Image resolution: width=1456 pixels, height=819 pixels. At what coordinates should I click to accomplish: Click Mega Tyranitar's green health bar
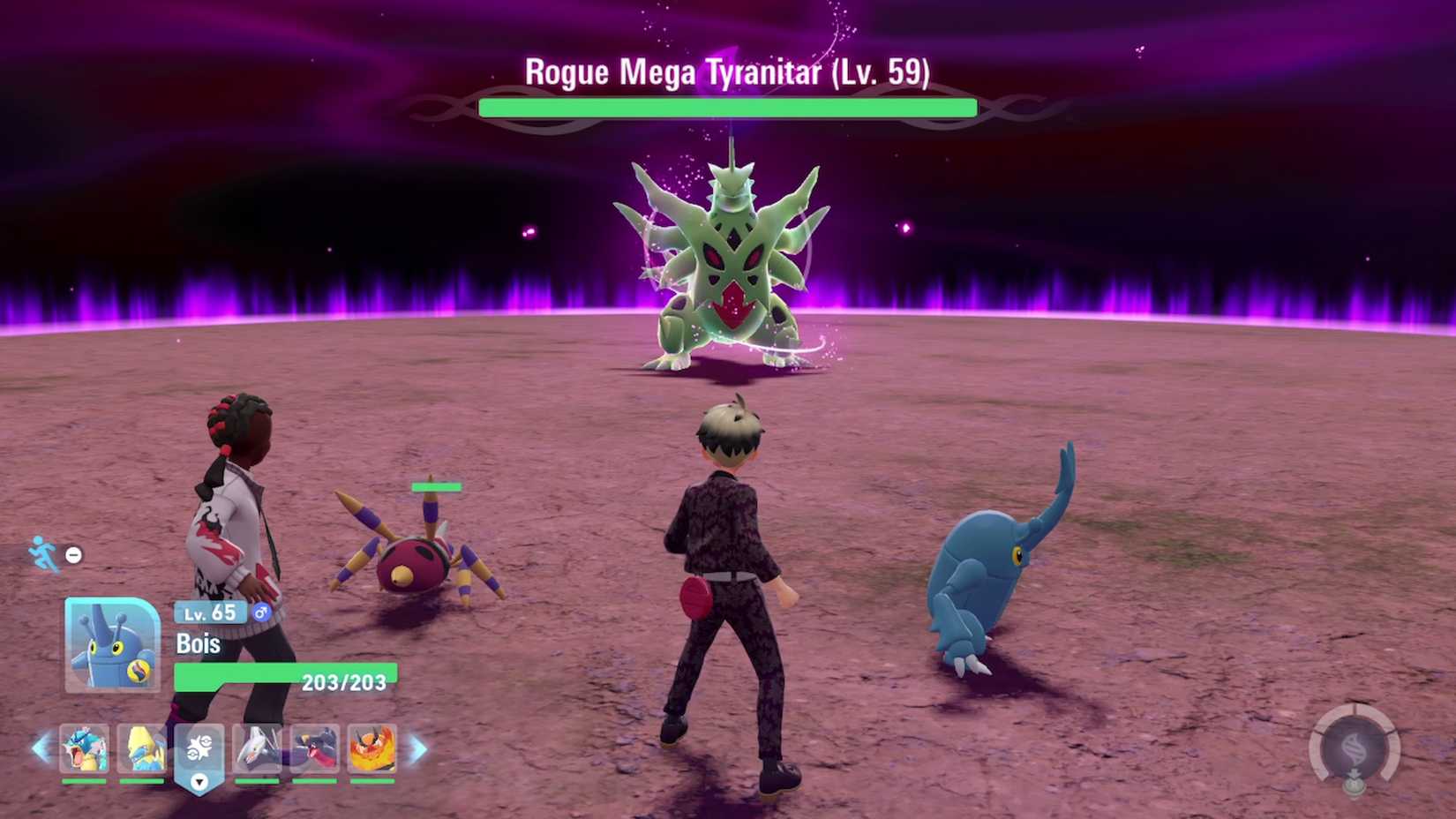coord(726,108)
